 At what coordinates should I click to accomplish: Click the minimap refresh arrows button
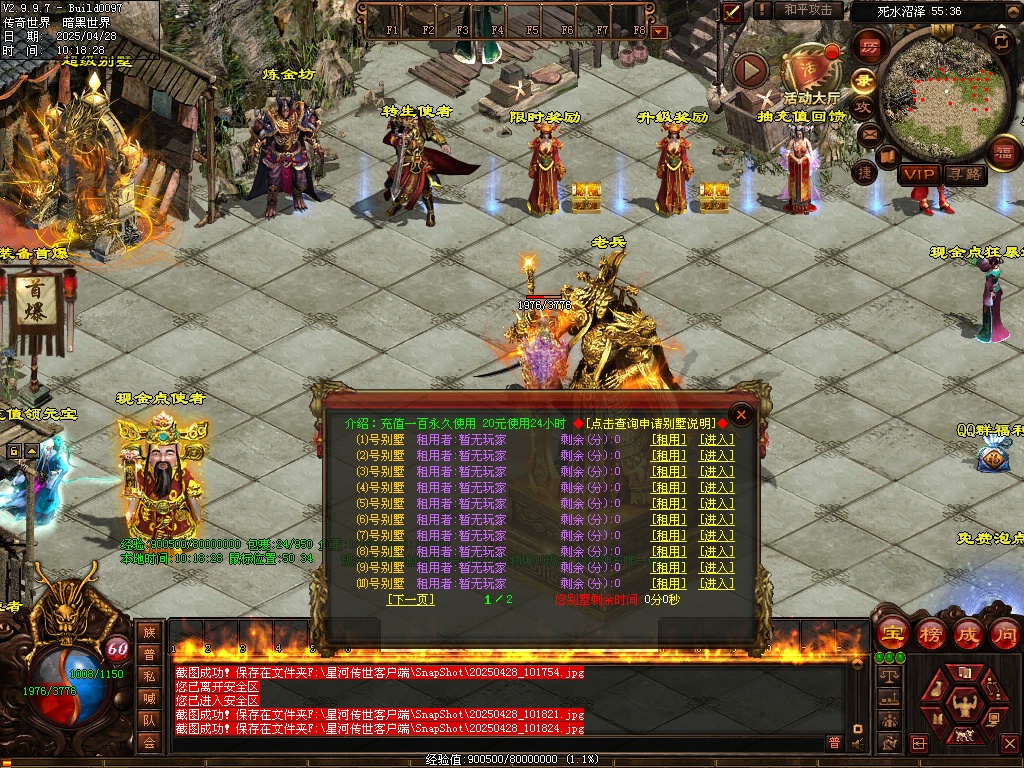point(1000,40)
